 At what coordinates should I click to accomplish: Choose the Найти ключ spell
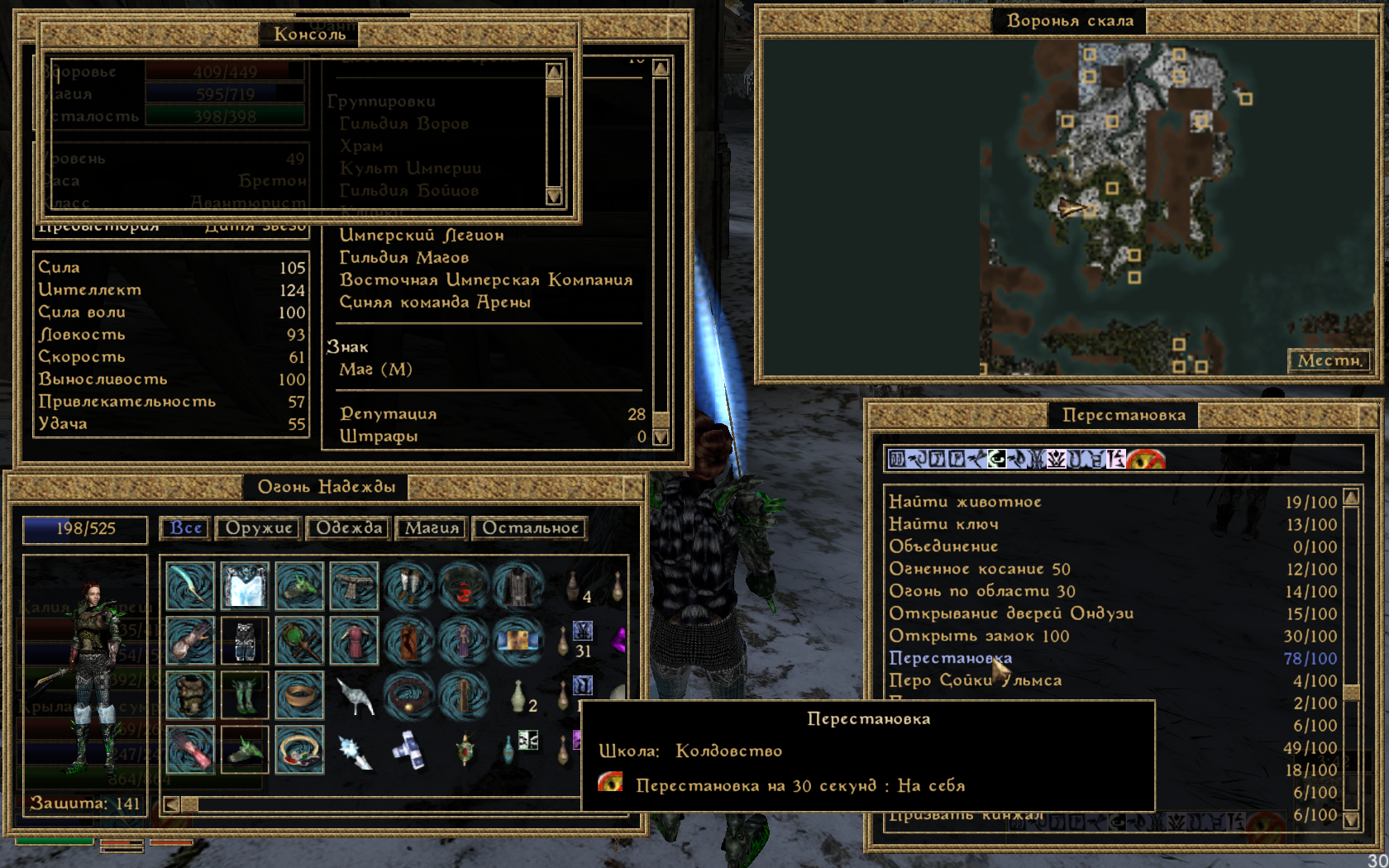[x=943, y=524]
